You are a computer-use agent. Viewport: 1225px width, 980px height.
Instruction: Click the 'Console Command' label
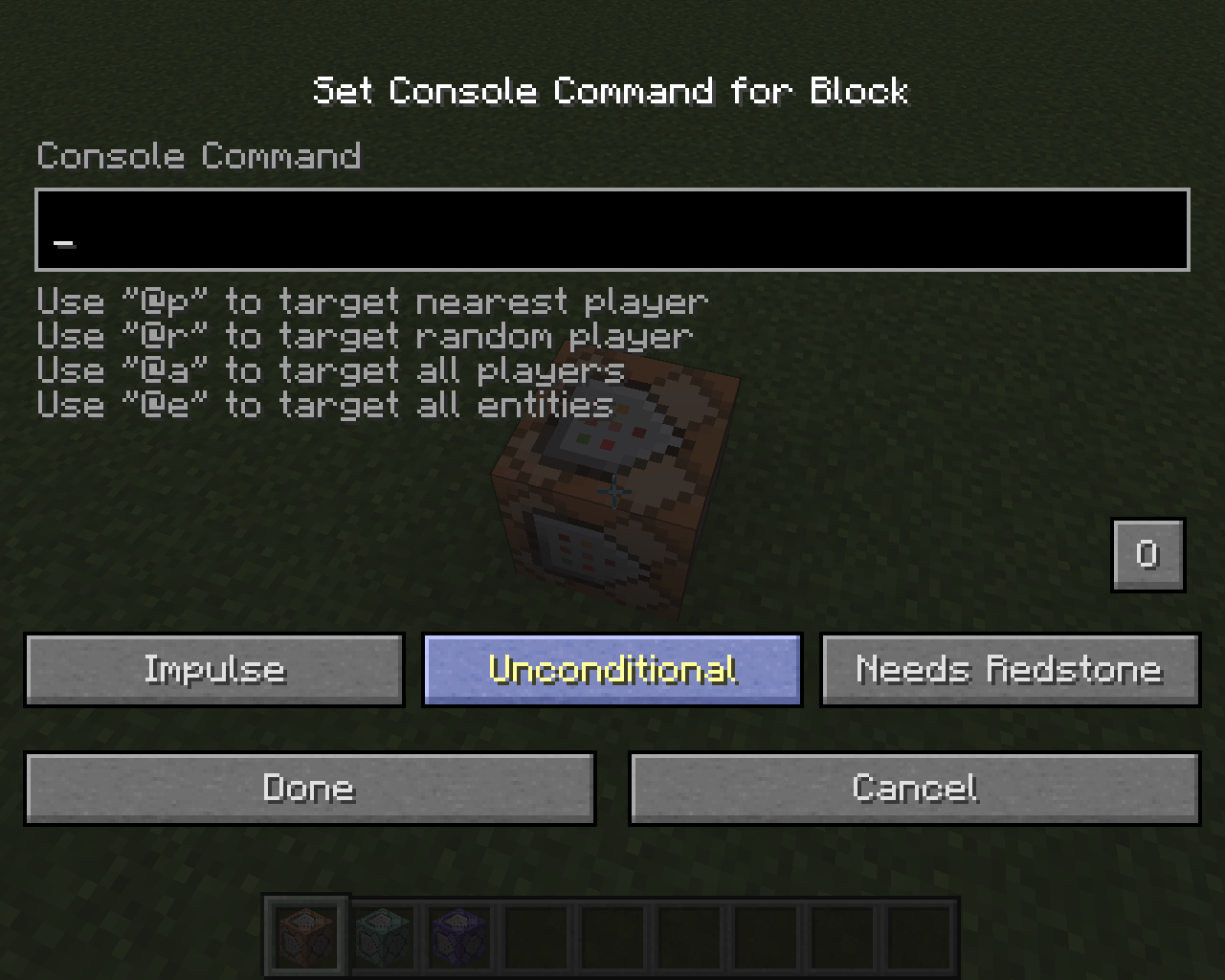[198, 155]
